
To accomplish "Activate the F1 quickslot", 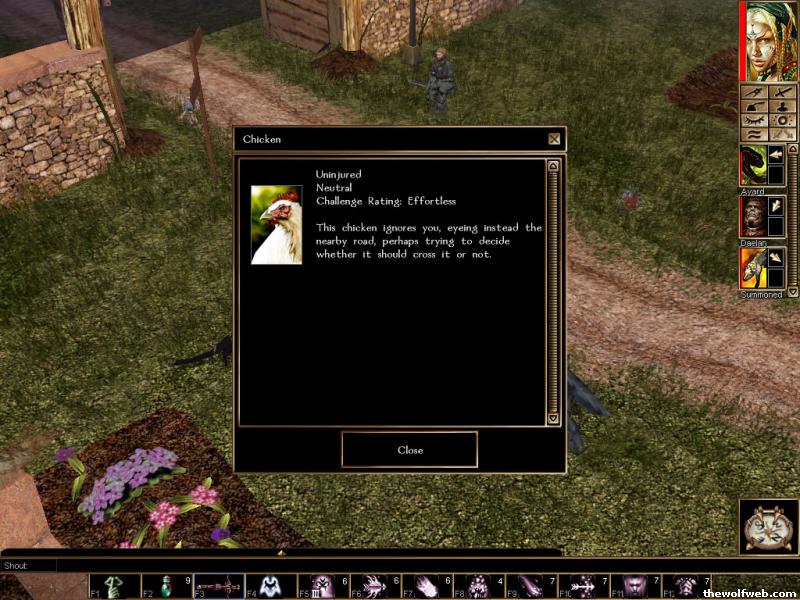I will click(114, 586).
